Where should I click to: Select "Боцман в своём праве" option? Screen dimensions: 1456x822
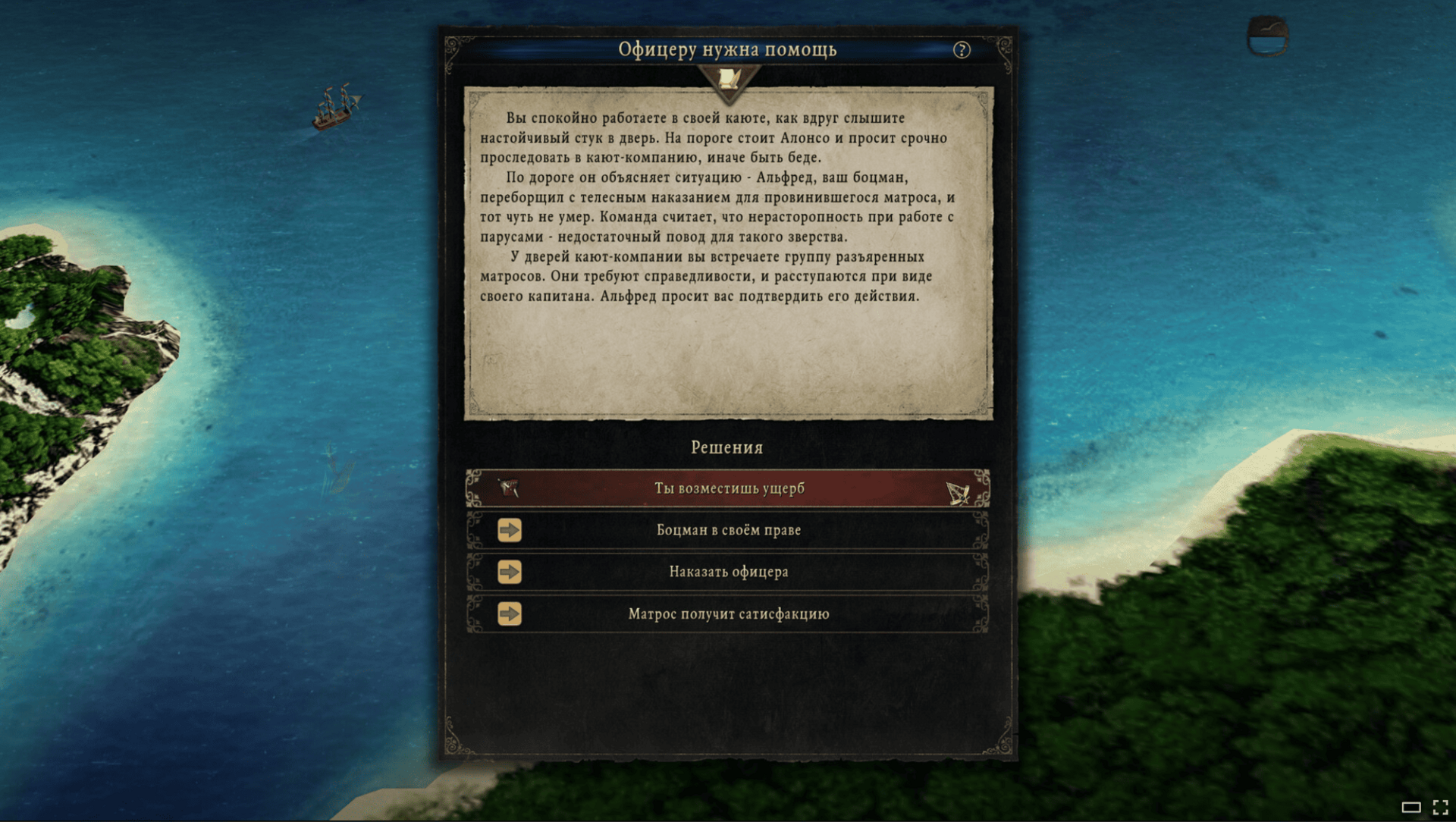click(x=728, y=530)
